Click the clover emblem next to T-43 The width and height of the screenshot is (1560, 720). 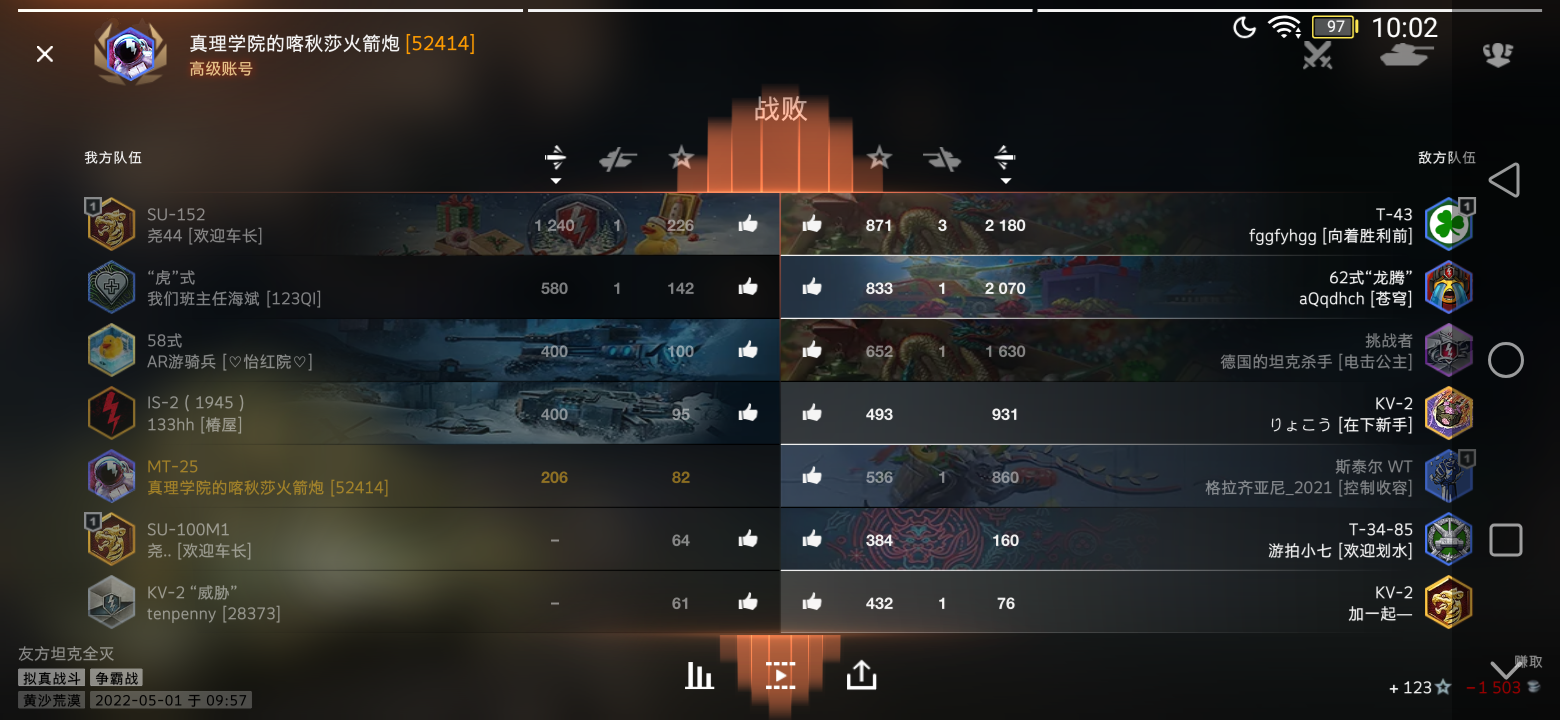click(1448, 222)
